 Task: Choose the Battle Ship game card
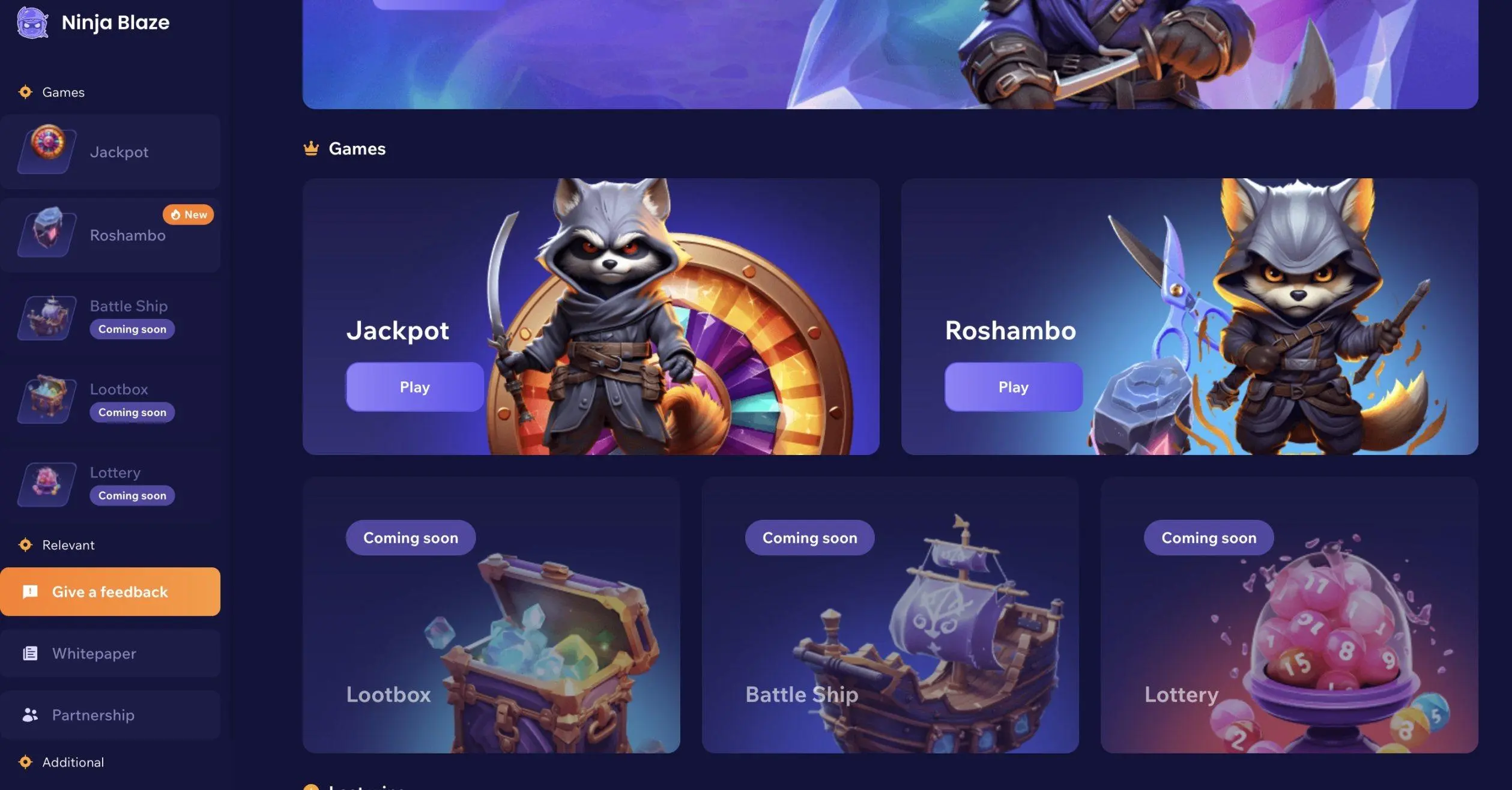(x=890, y=615)
